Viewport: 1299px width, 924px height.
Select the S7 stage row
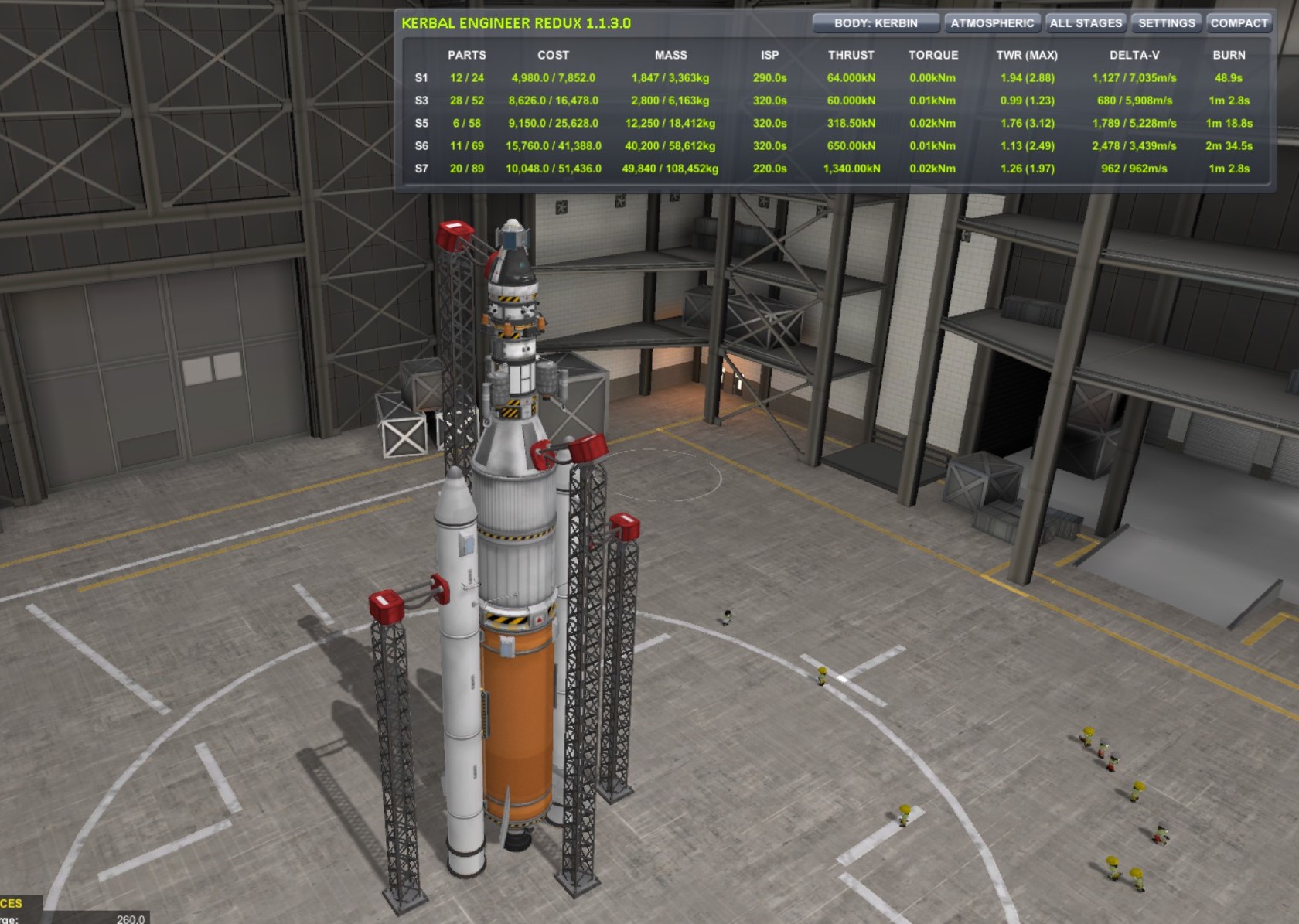(x=421, y=167)
